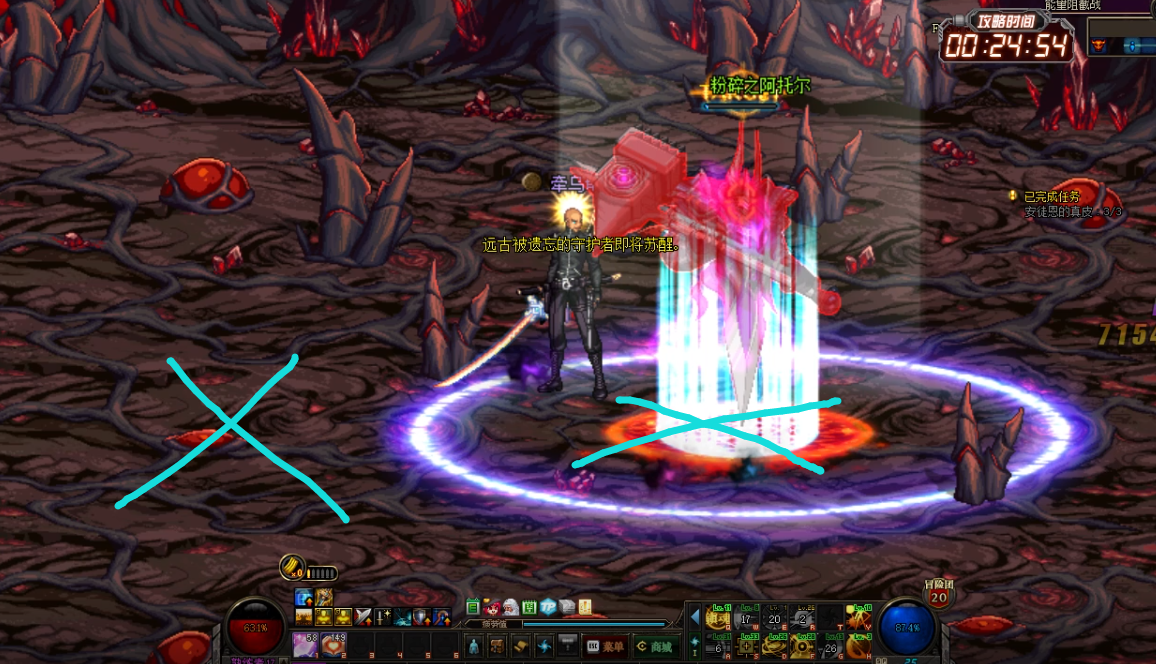Collapse the skill bar with left arrow
The height and width of the screenshot is (664, 1156).
click(695, 617)
